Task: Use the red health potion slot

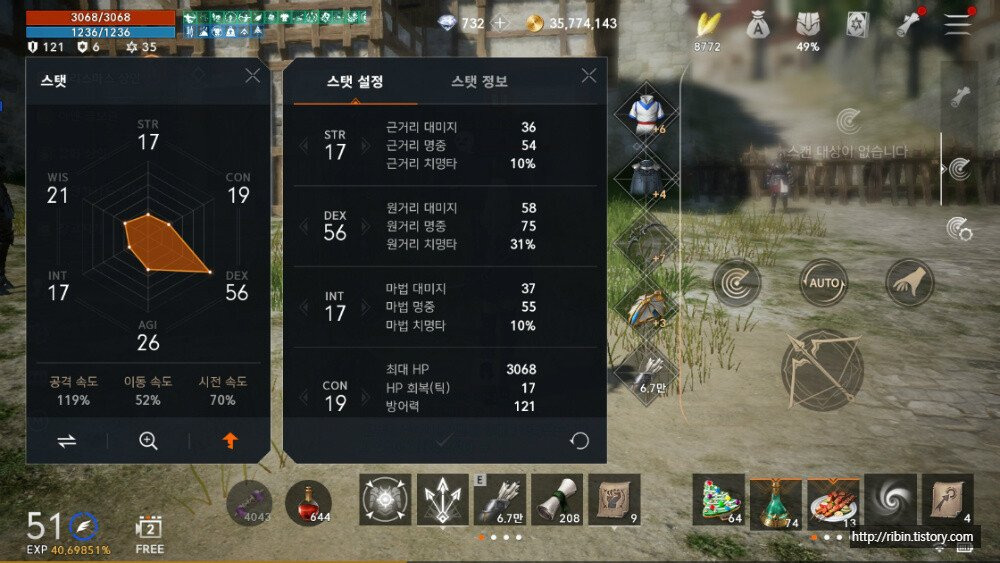Action: [308, 501]
